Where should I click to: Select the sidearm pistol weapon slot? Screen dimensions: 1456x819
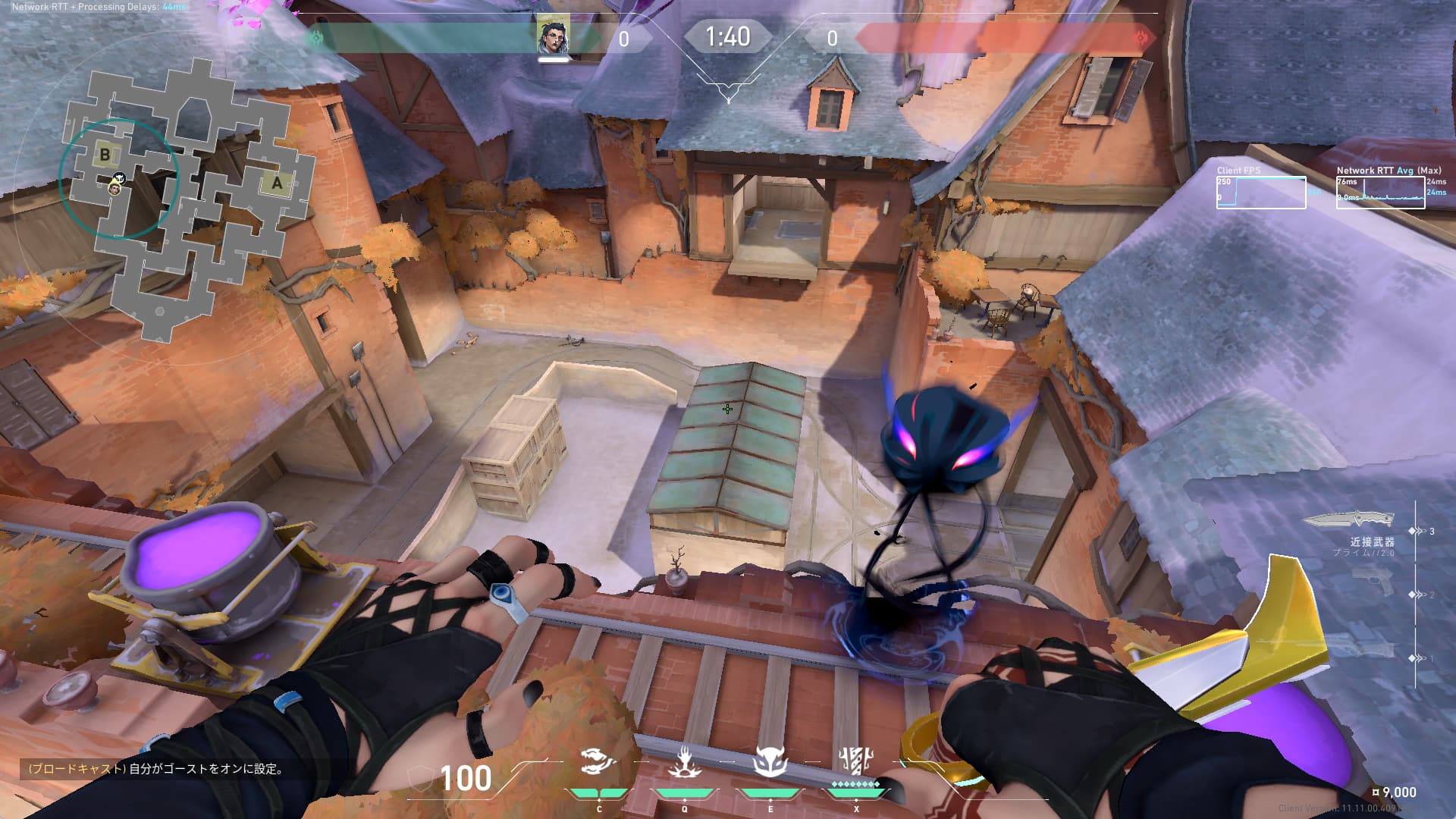coord(1373,582)
